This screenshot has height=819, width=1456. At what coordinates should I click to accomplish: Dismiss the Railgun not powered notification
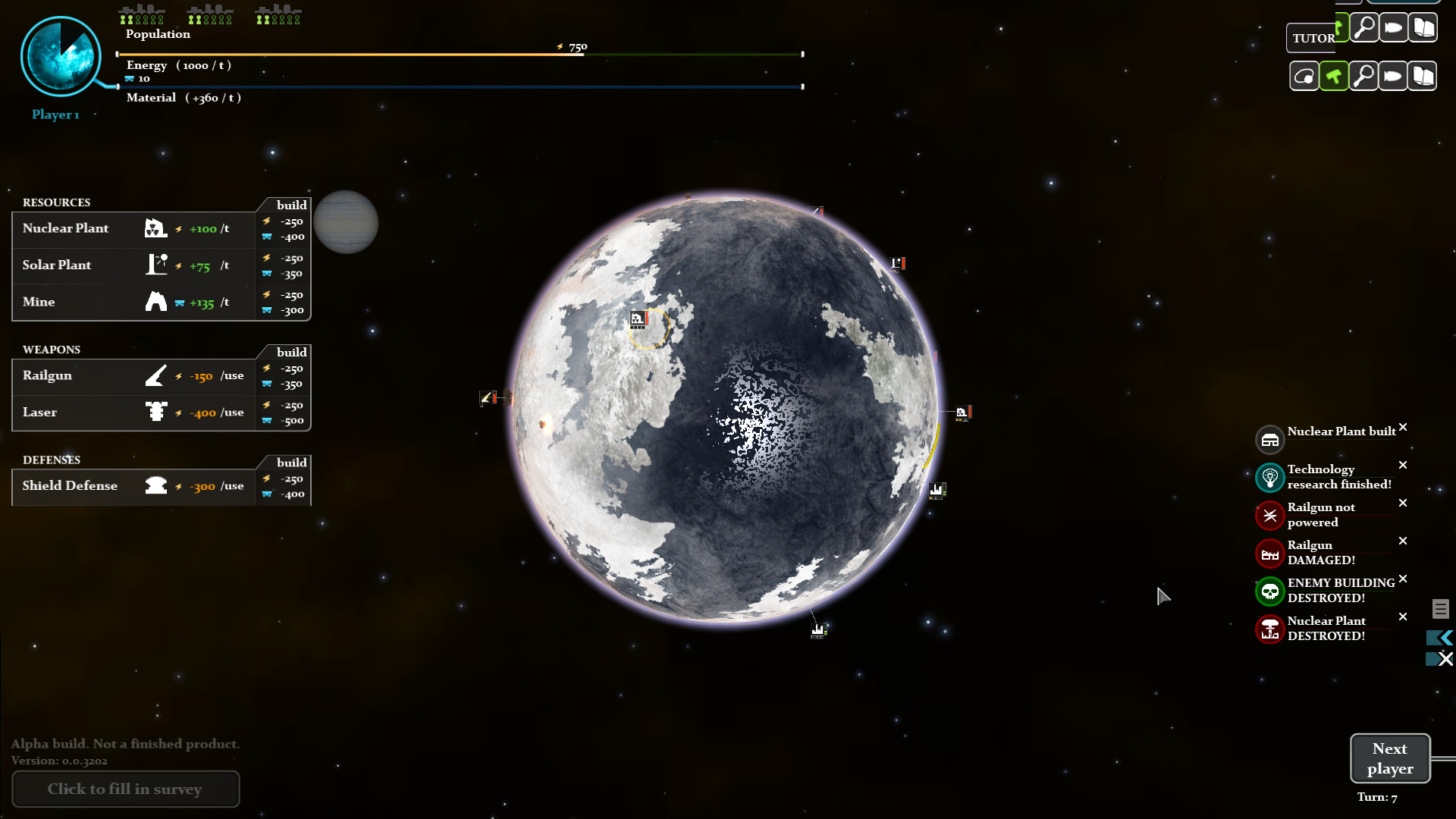[x=1403, y=503]
